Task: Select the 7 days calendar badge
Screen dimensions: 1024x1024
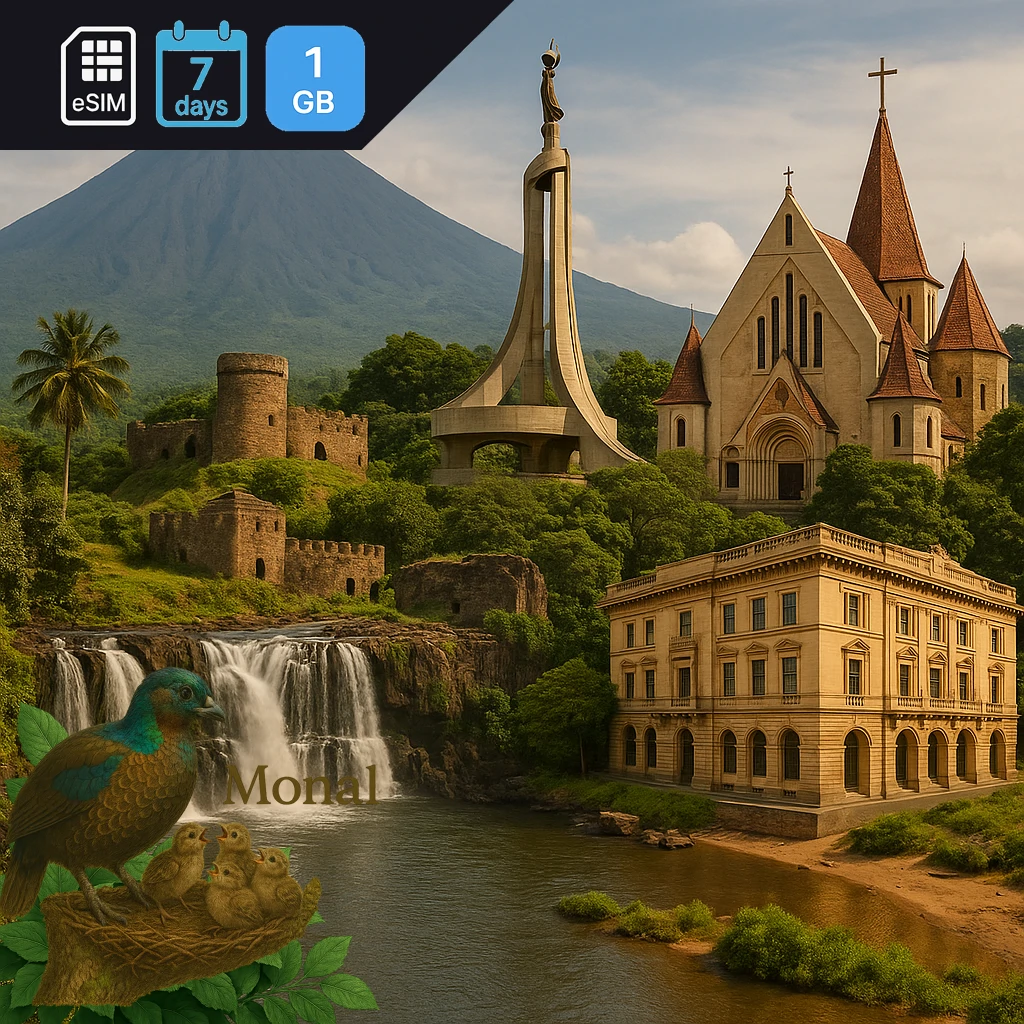Action: click(x=201, y=76)
